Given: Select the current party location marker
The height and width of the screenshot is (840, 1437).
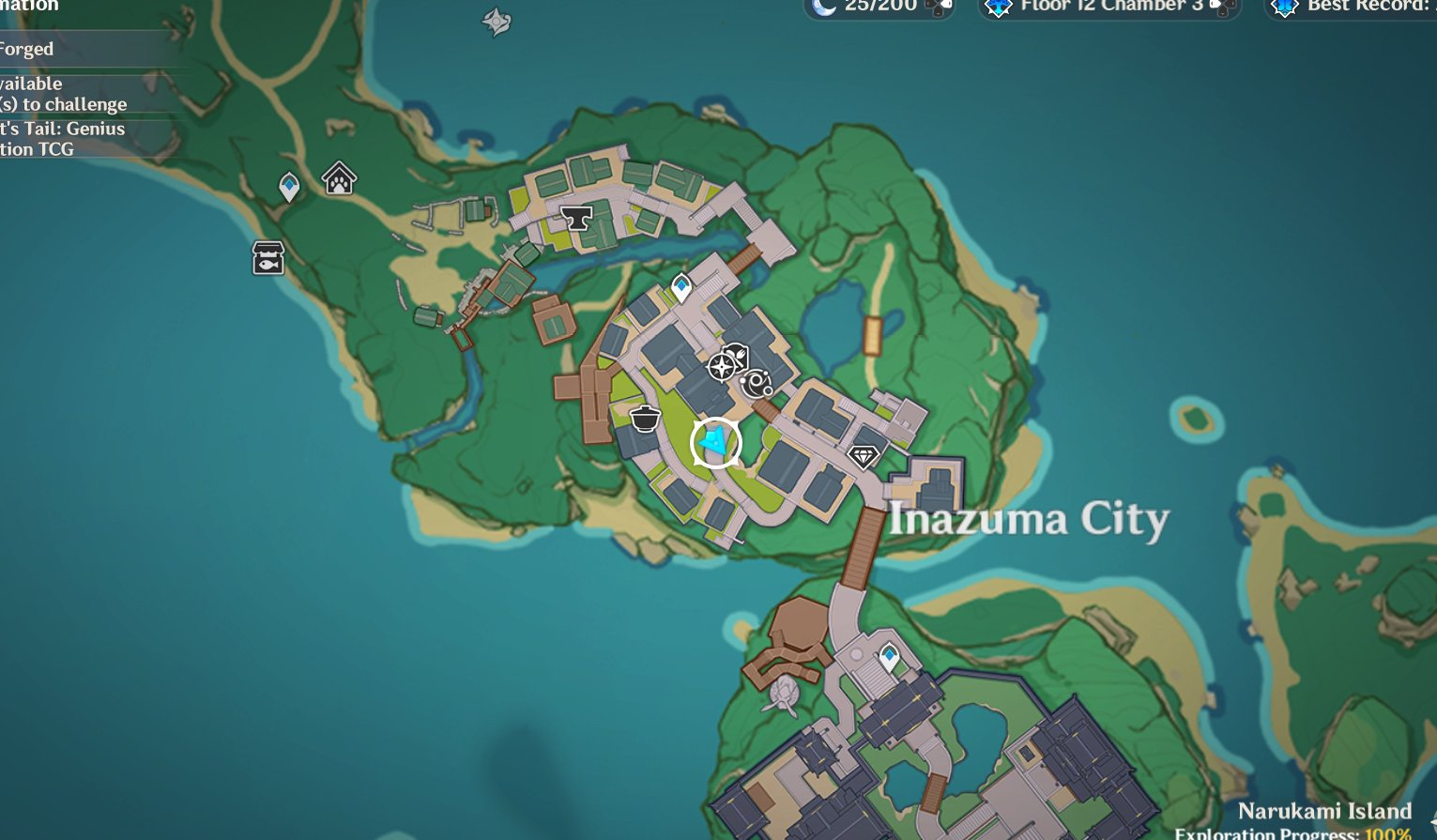Looking at the screenshot, I should tap(715, 442).
